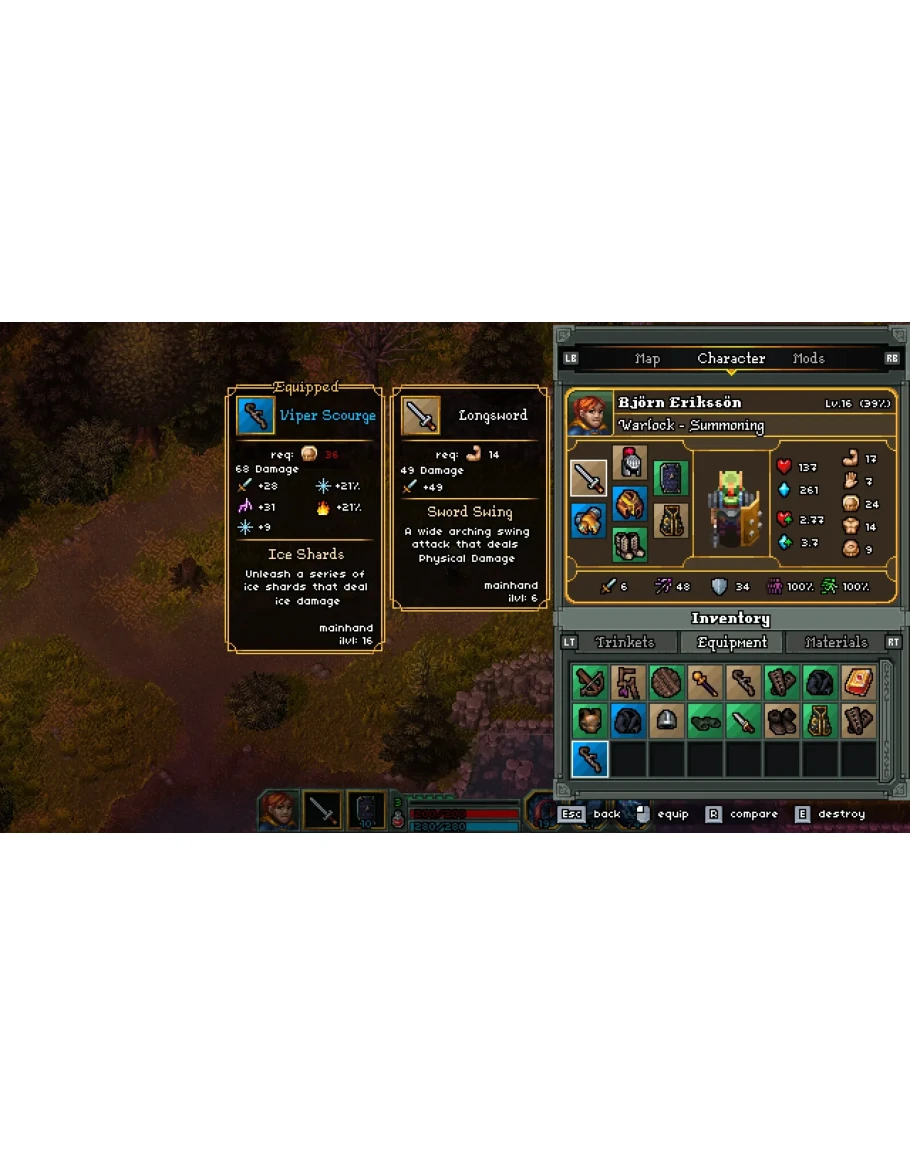Click the equipped knight helmet slot

coord(630,462)
